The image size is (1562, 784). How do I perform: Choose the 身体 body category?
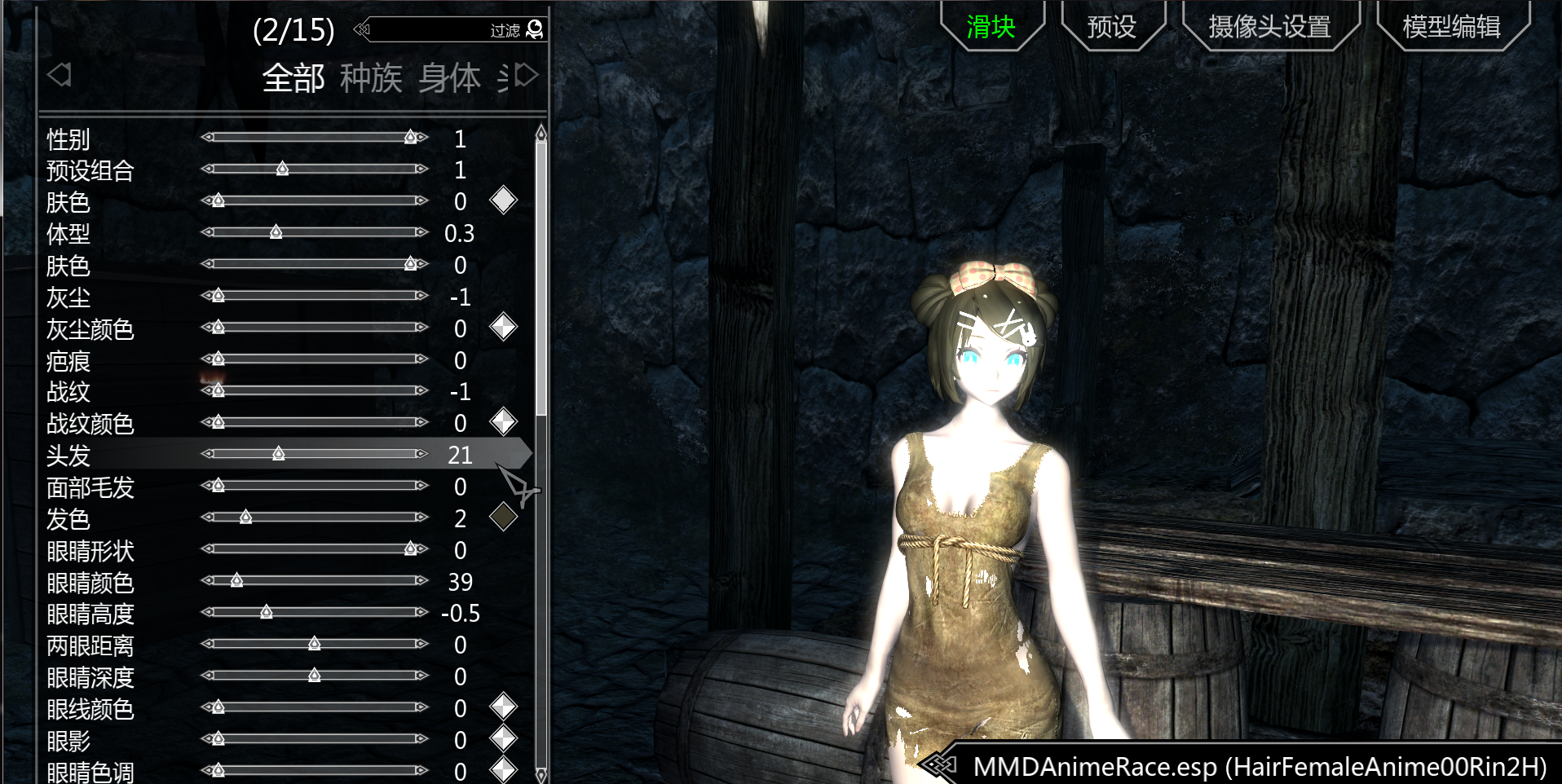[x=449, y=78]
